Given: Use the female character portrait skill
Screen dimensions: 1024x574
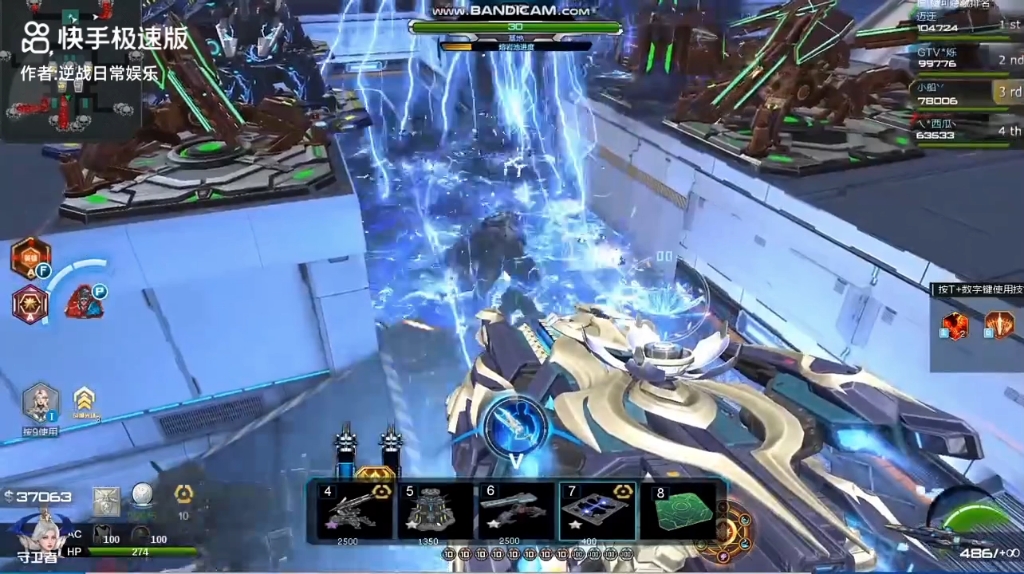Looking at the screenshot, I should (x=41, y=403).
